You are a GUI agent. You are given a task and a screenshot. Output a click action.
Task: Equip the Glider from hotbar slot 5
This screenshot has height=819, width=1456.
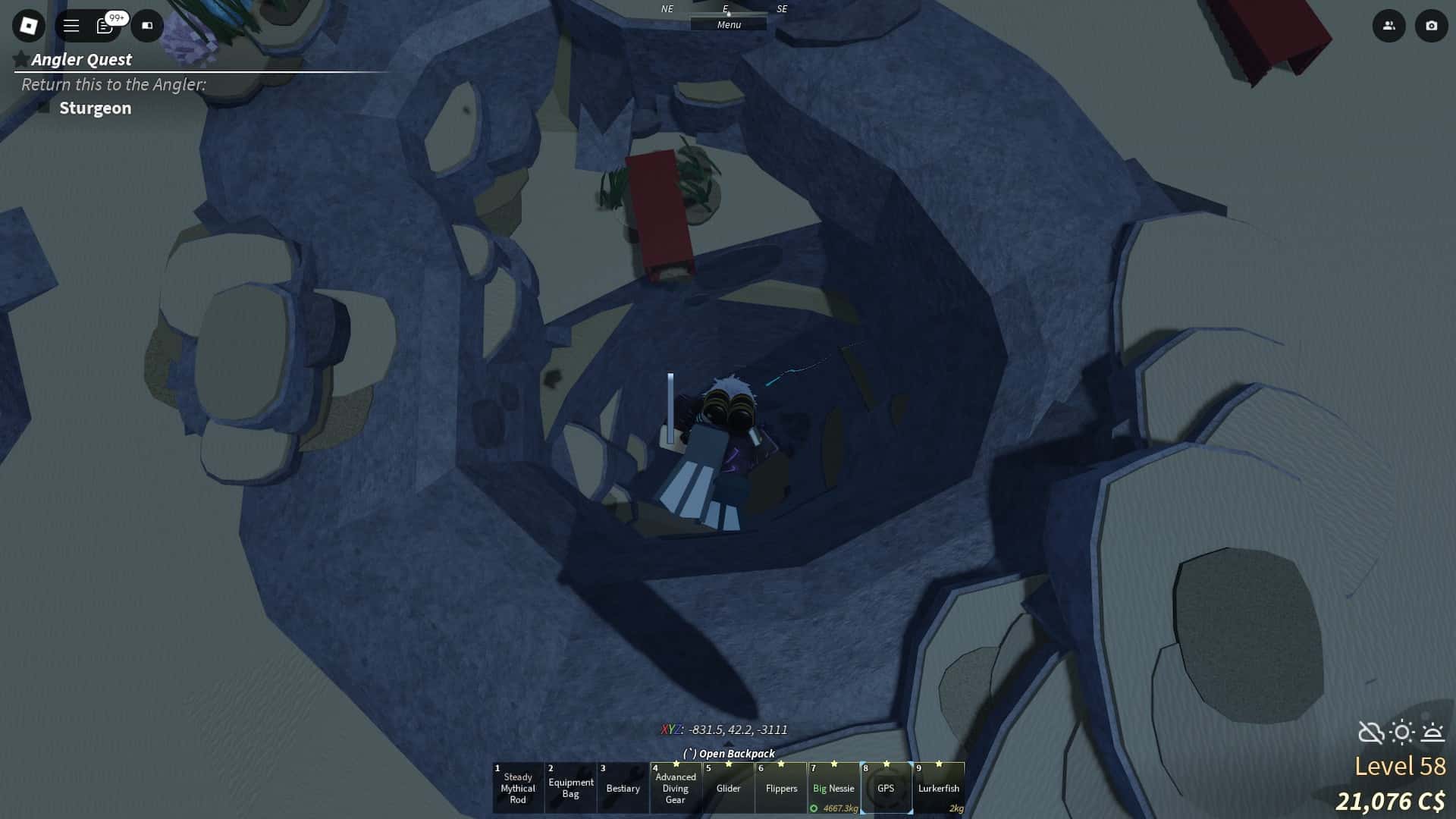[729, 789]
